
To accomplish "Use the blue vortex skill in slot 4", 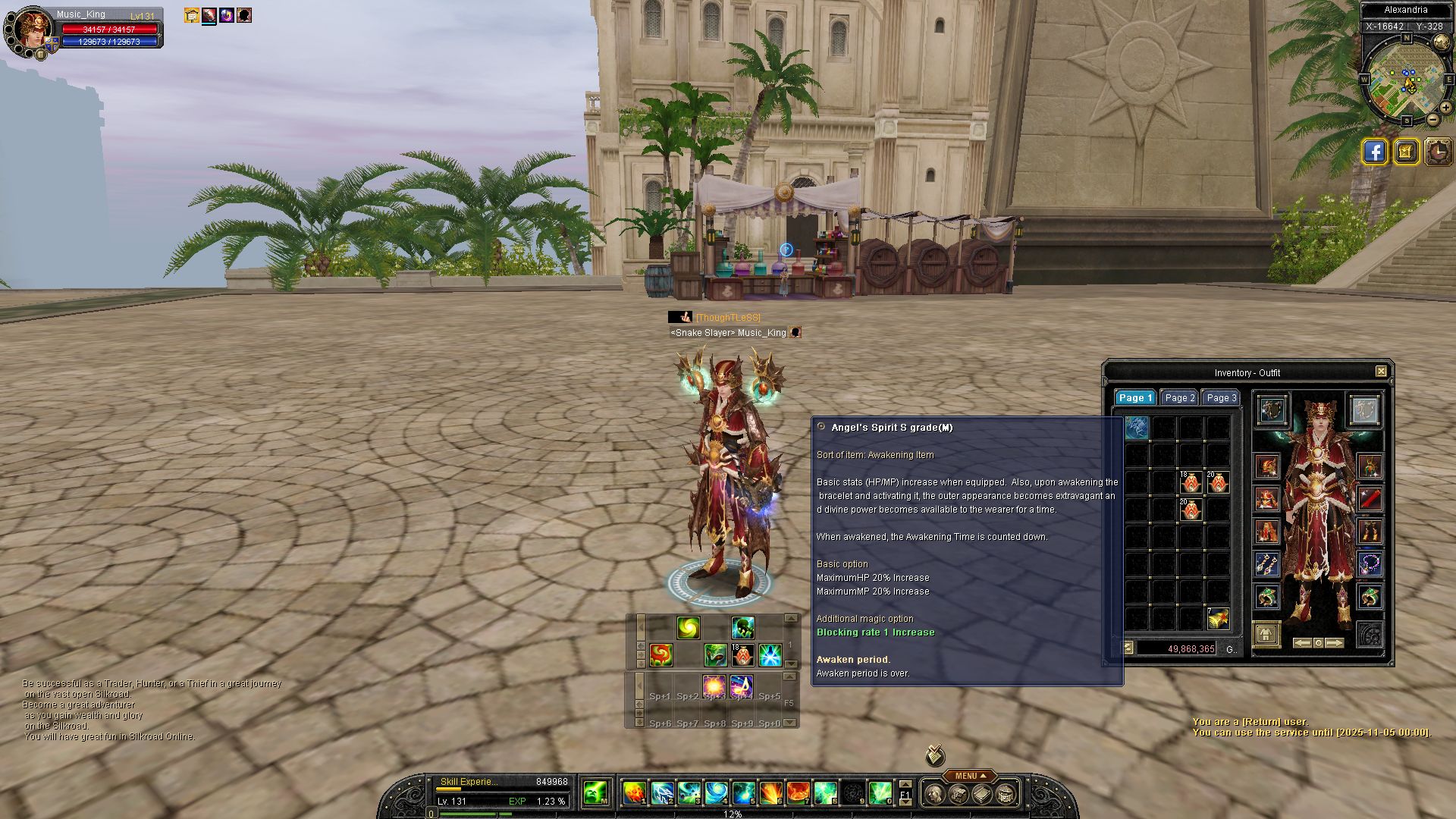I will click(x=716, y=793).
